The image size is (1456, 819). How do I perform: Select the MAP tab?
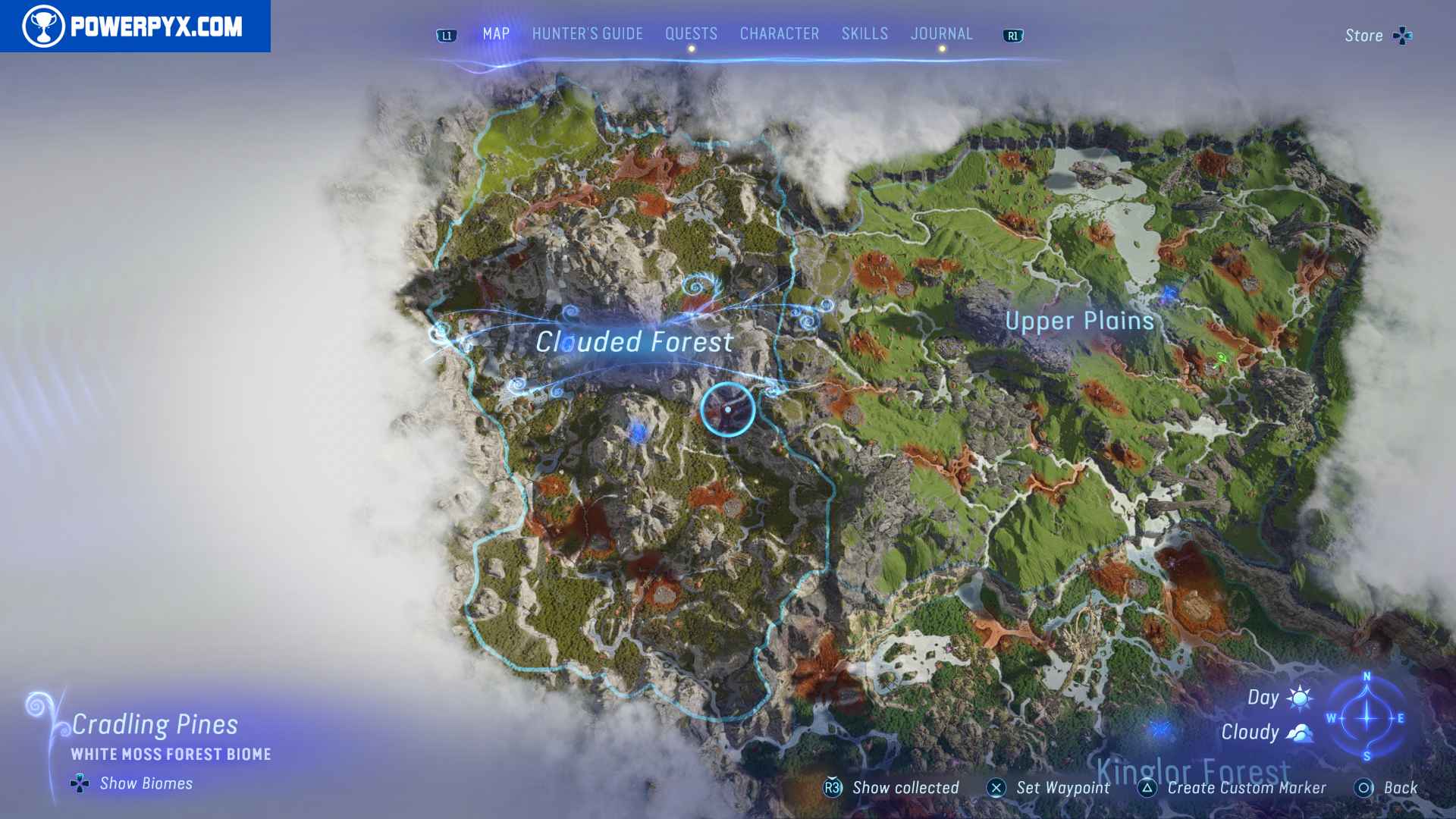(495, 33)
